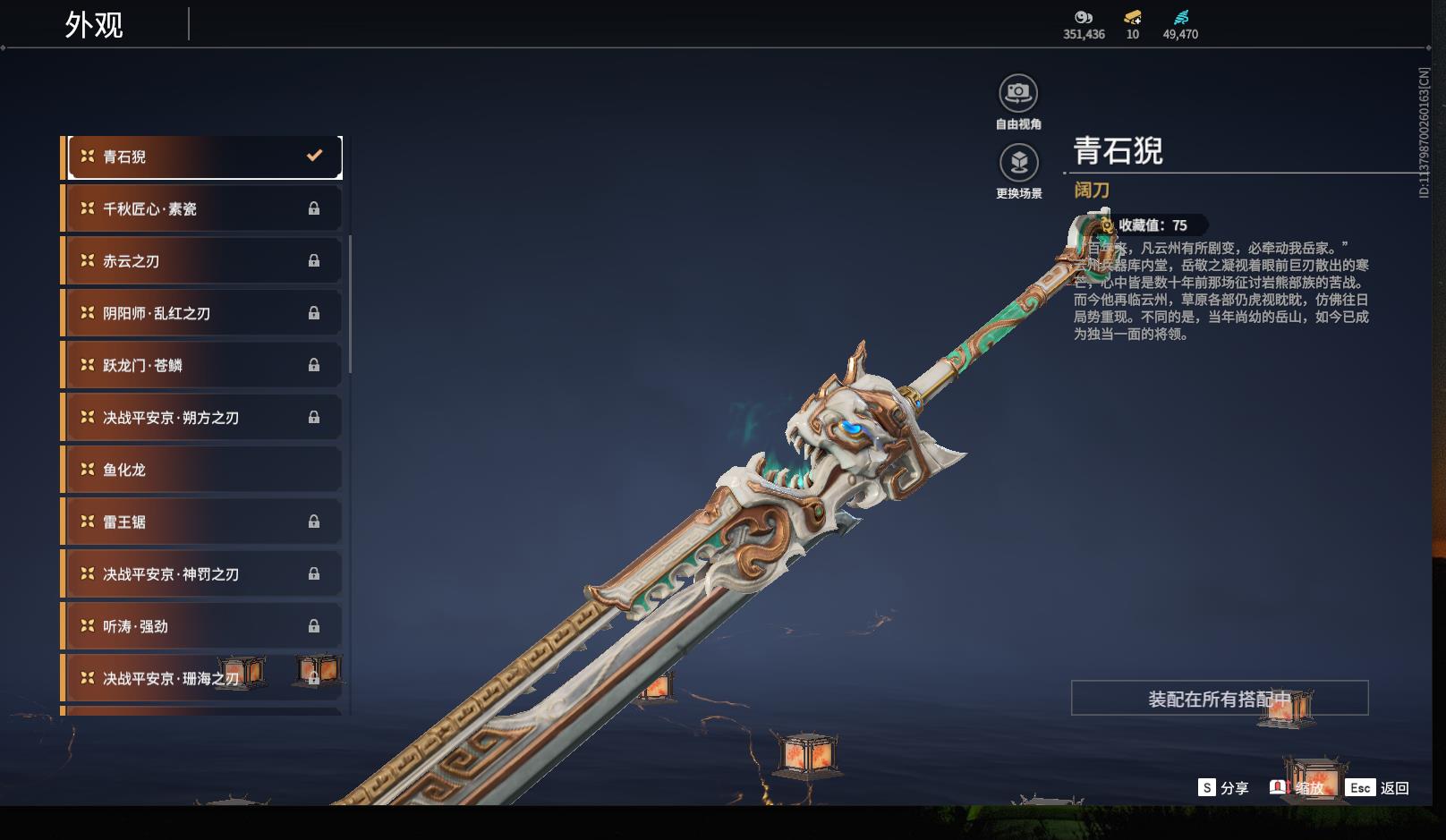Click the 缩放 zoom control
The height and width of the screenshot is (840, 1446).
[1297, 788]
